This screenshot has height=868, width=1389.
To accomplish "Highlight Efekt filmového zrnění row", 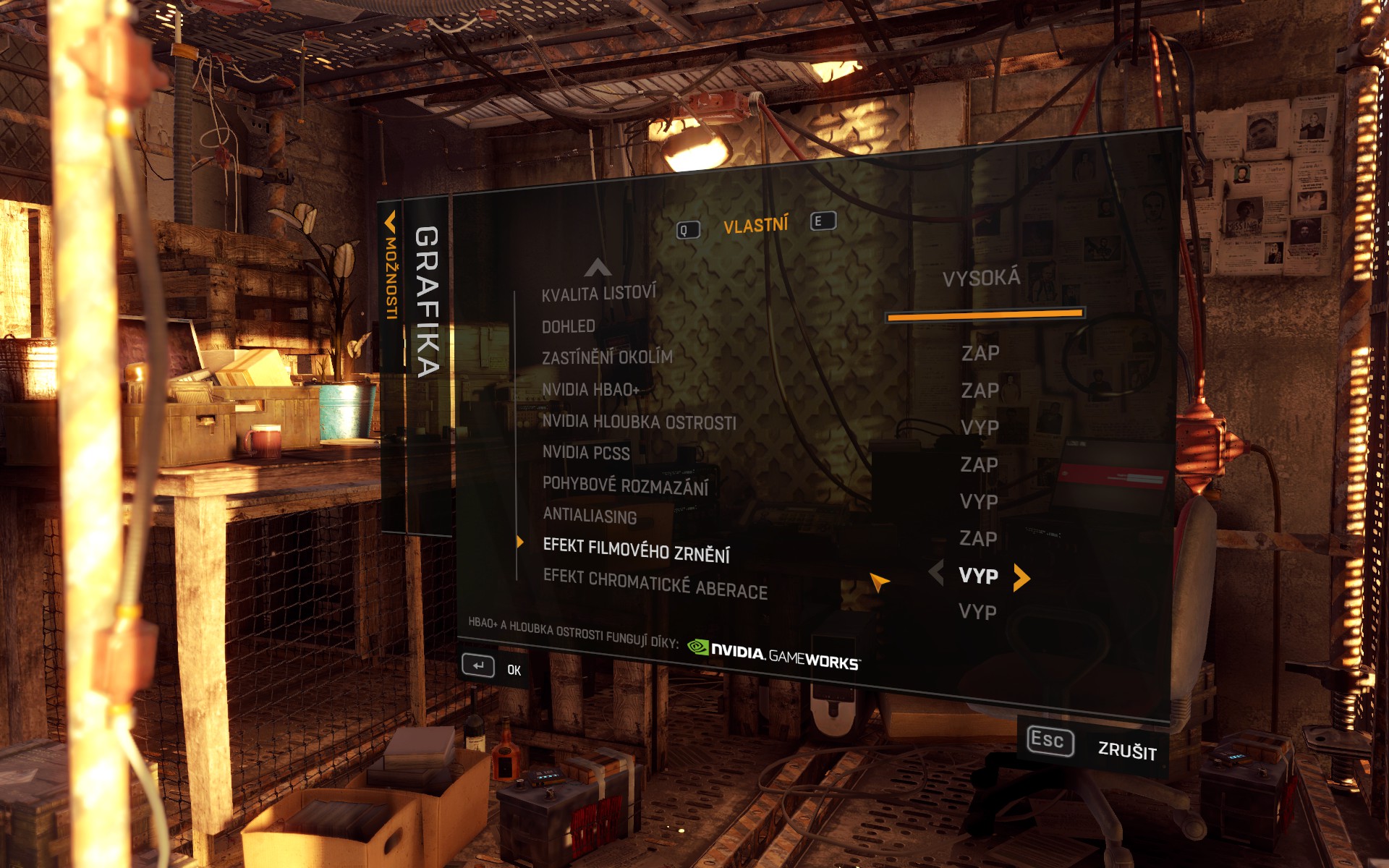I will click(x=636, y=550).
